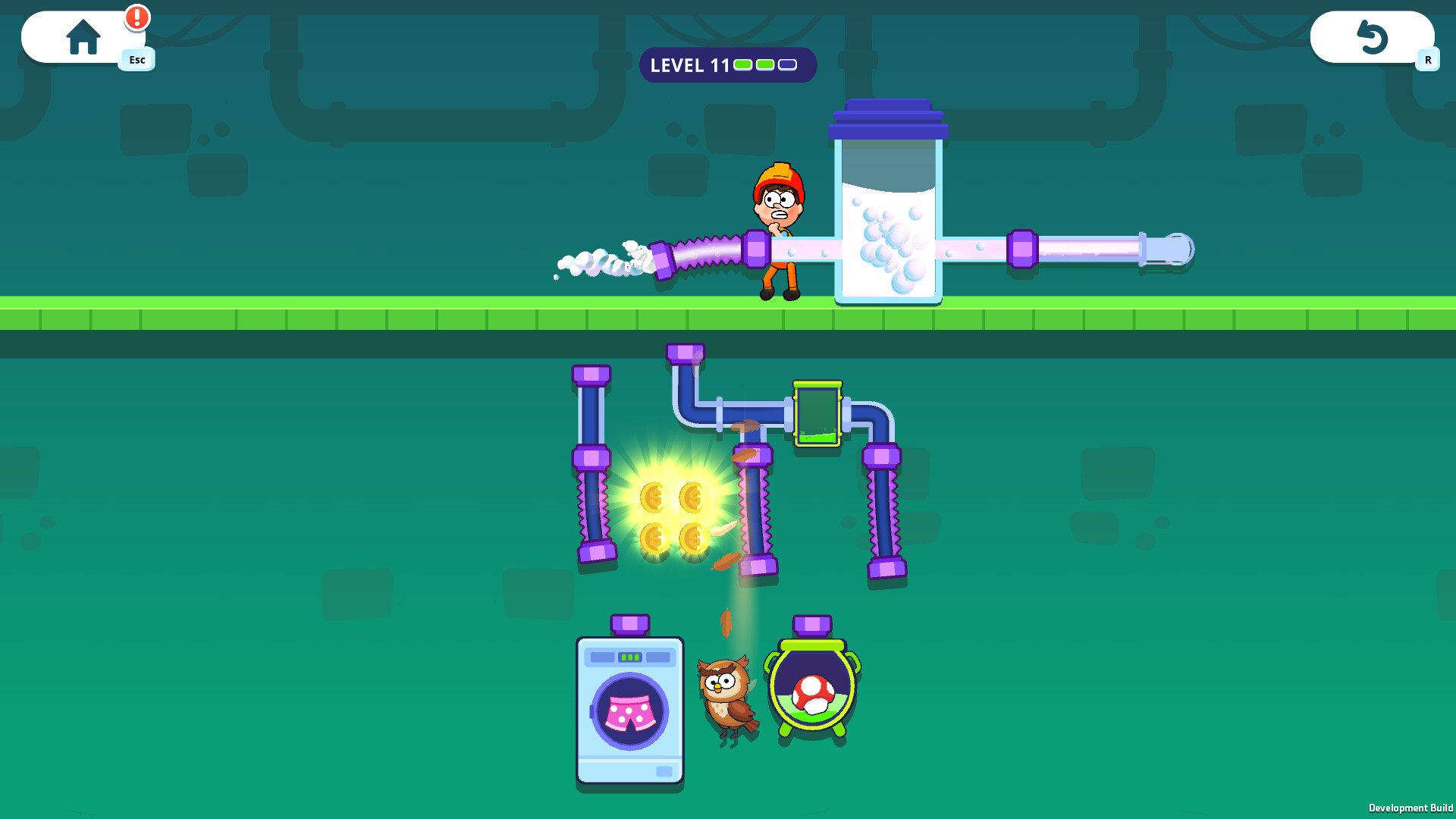The height and width of the screenshot is (819, 1456).
Task: Select the Esc keyboard hint label
Action: pyautogui.click(x=136, y=60)
